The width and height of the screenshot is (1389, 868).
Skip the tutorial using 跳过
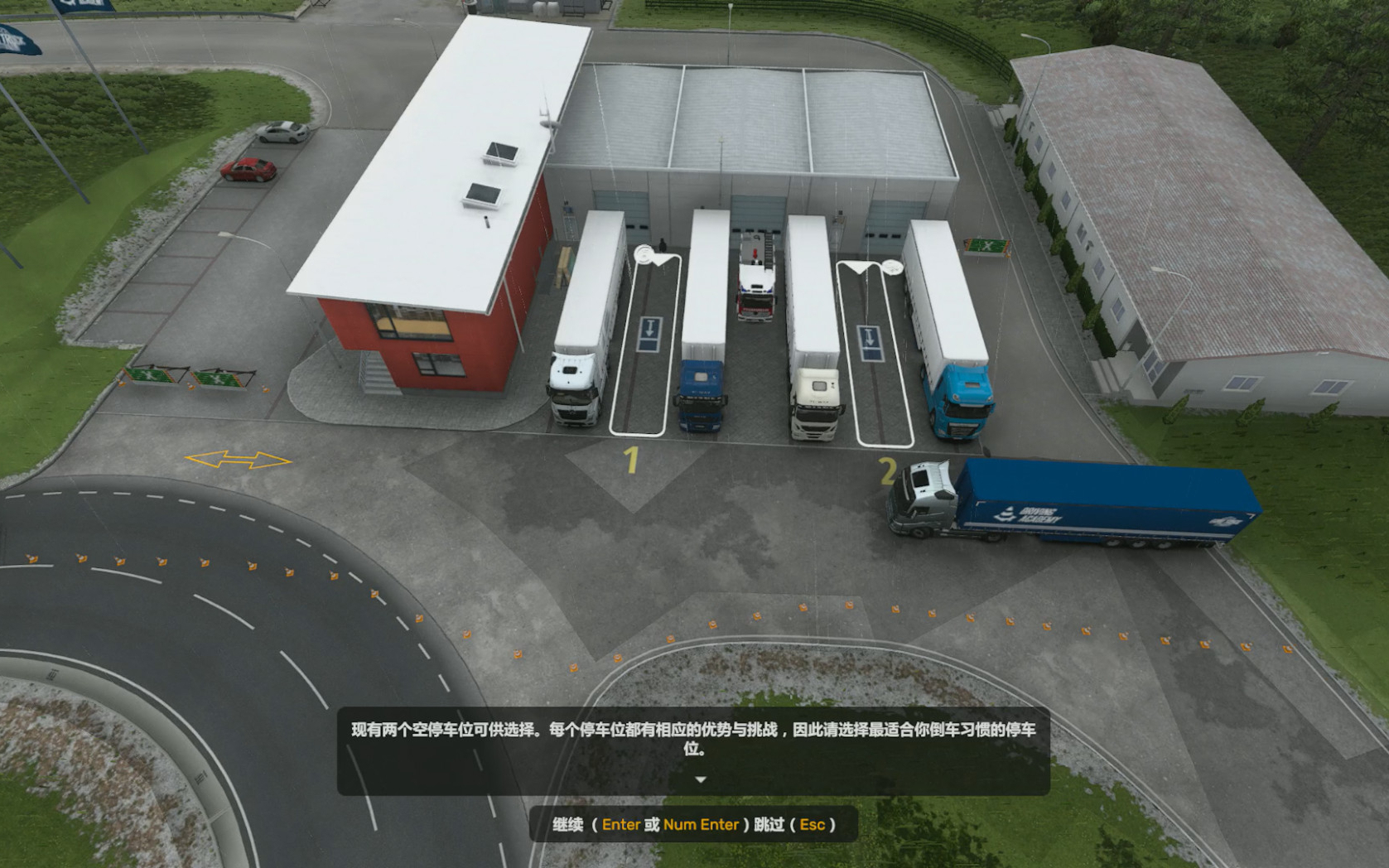coord(769,825)
